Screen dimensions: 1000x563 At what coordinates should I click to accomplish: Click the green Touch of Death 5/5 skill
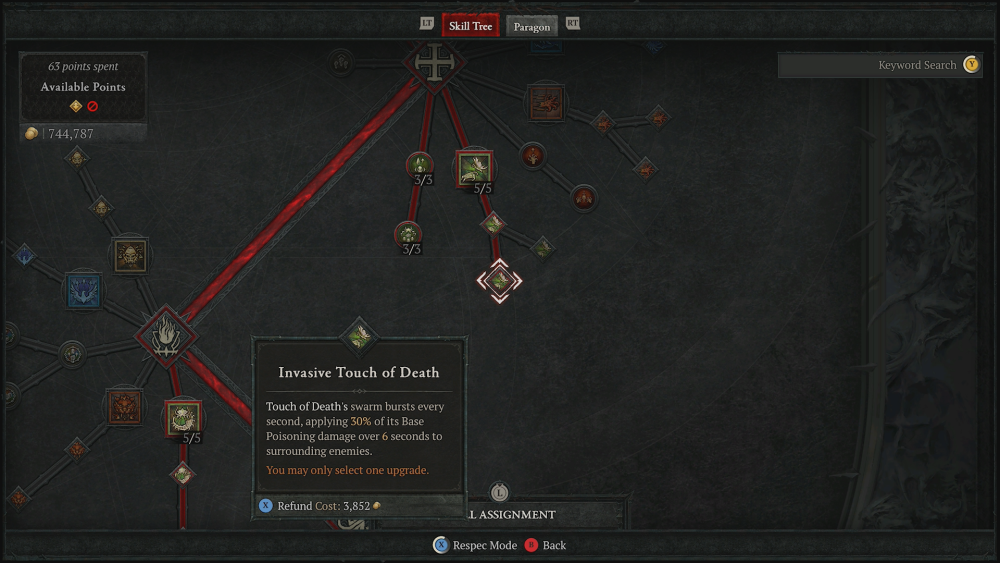tap(474, 168)
